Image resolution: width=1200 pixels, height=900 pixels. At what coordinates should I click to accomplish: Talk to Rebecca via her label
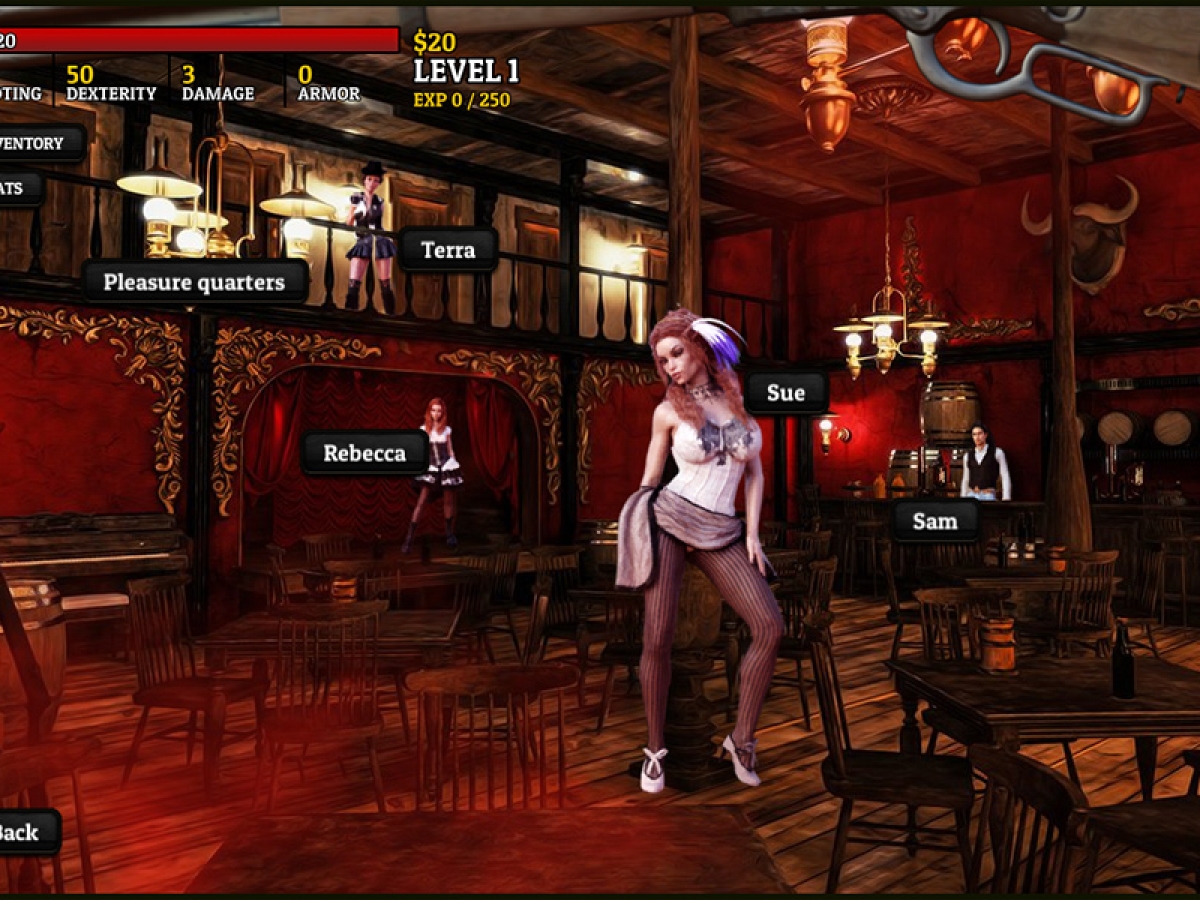pos(364,453)
